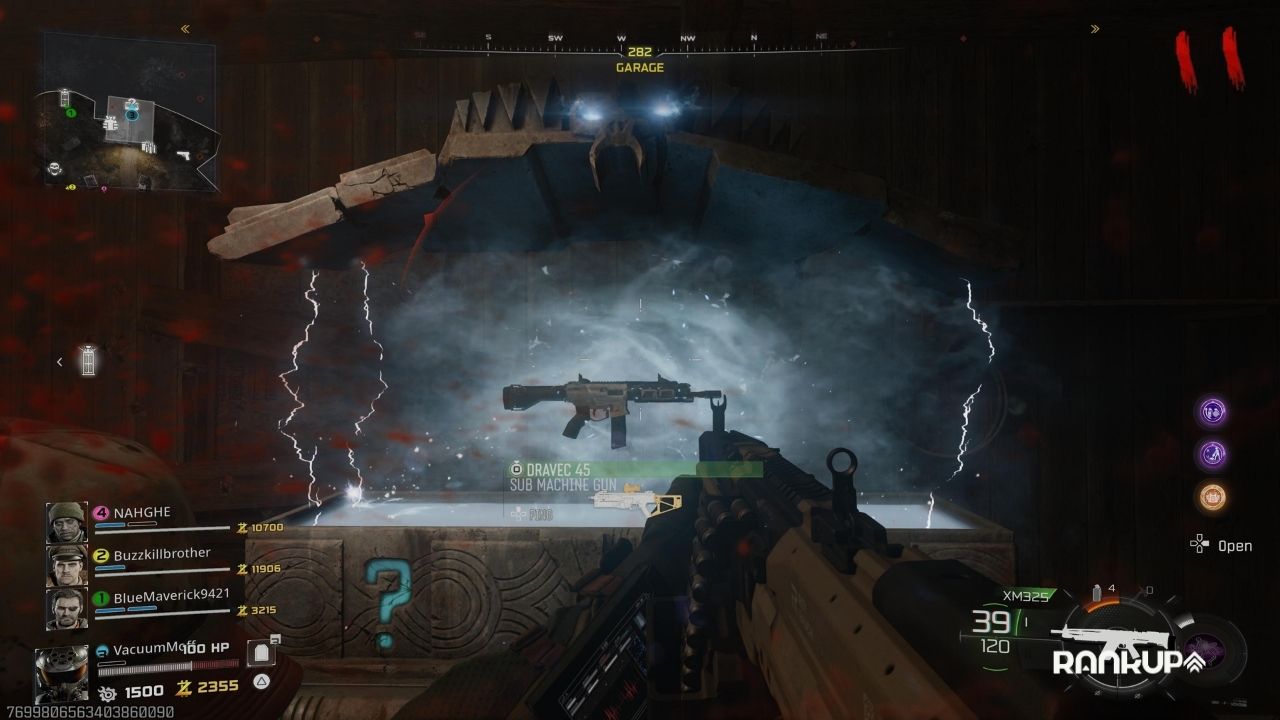Viewport: 1280px width, 720px height.
Task: Select the tactical grenade equipment icon
Action: coord(1097,593)
